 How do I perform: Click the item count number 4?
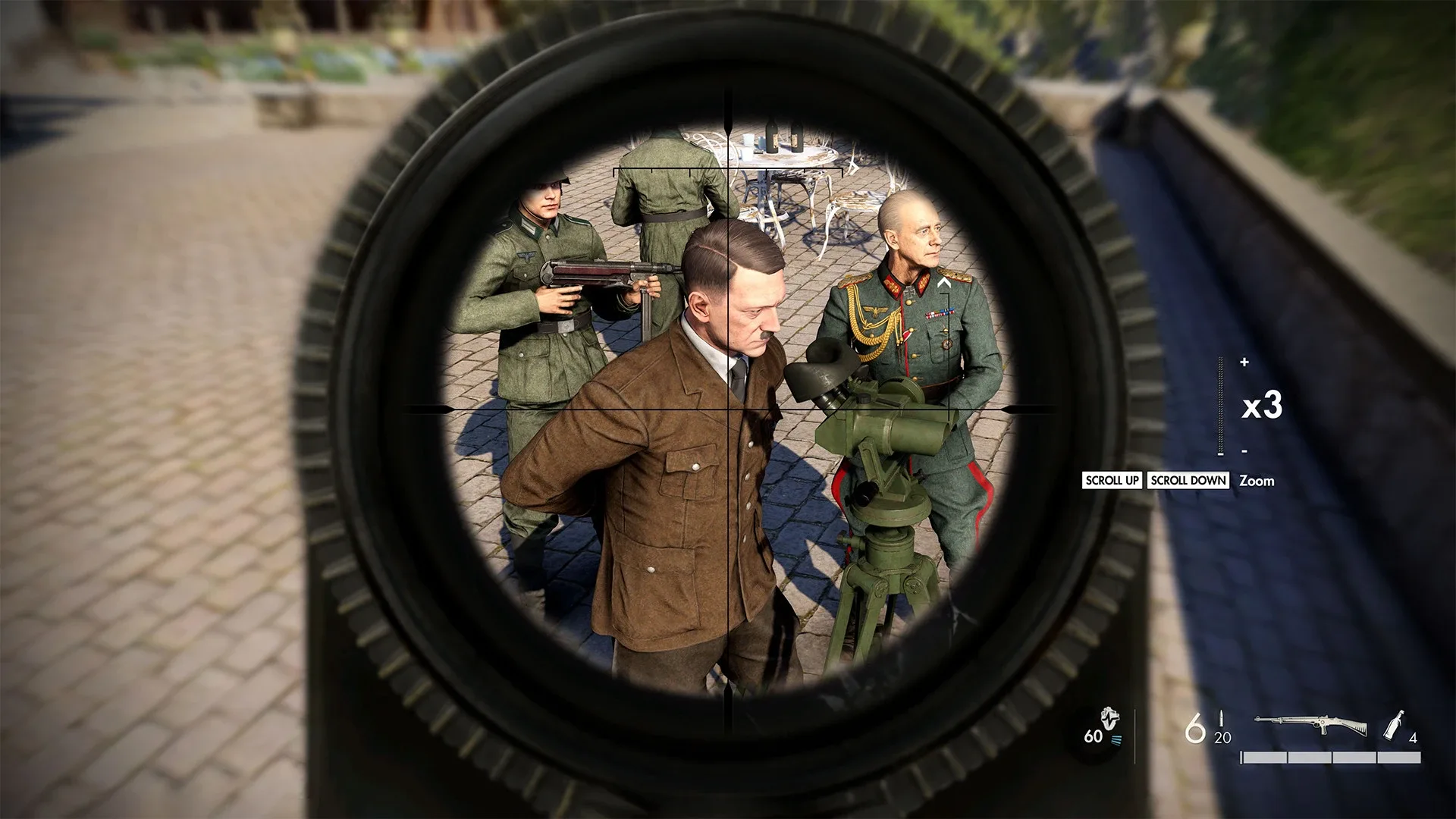coord(1412,739)
